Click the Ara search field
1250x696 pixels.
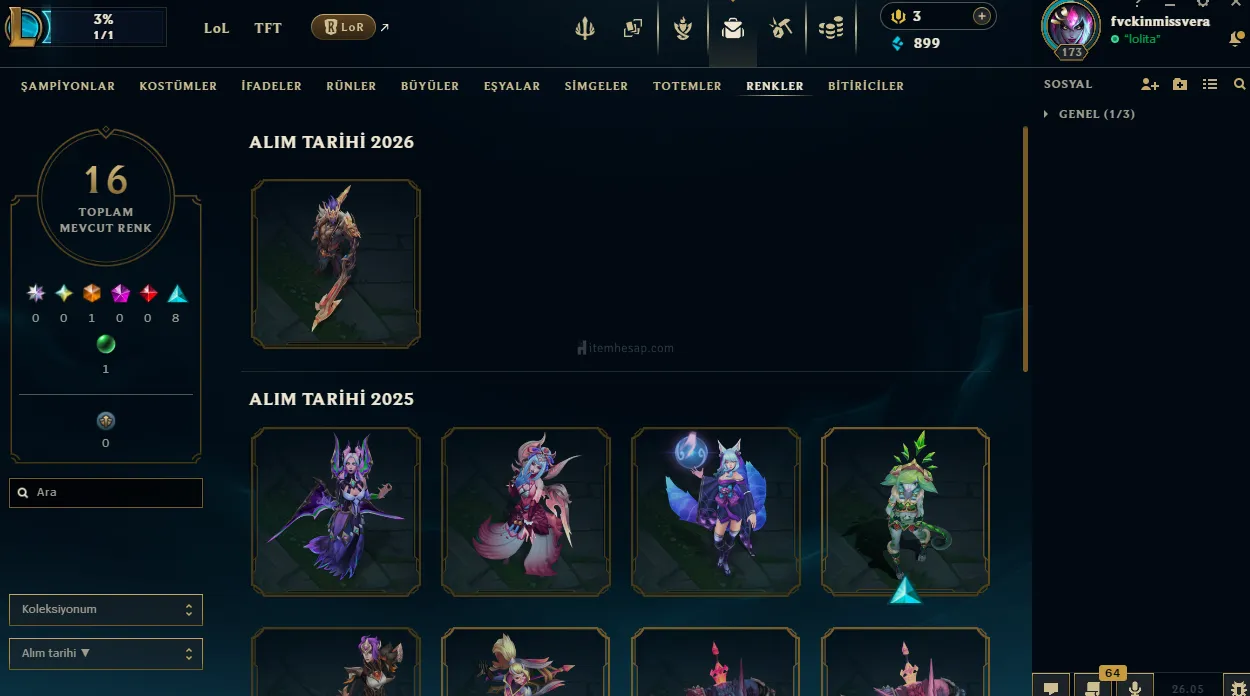pyautogui.click(x=106, y=493)
